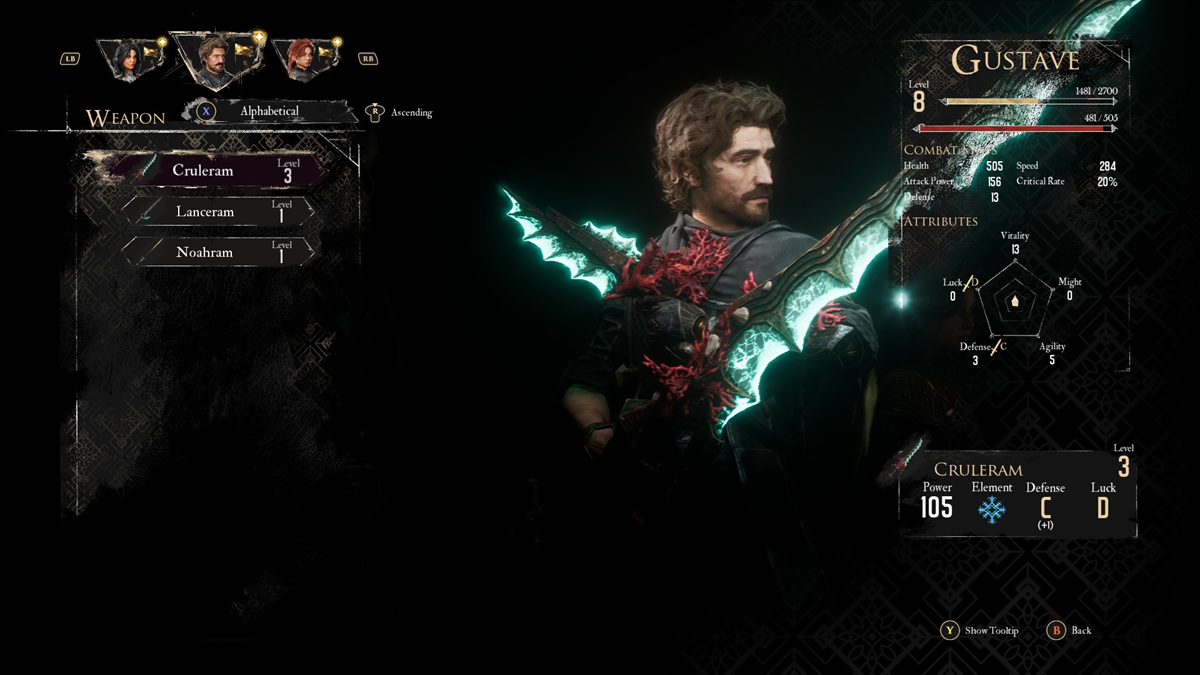Equip the Noahram weapon from list
The image size is (1200, 675).
pyautogui.click(x=220, y=252)
